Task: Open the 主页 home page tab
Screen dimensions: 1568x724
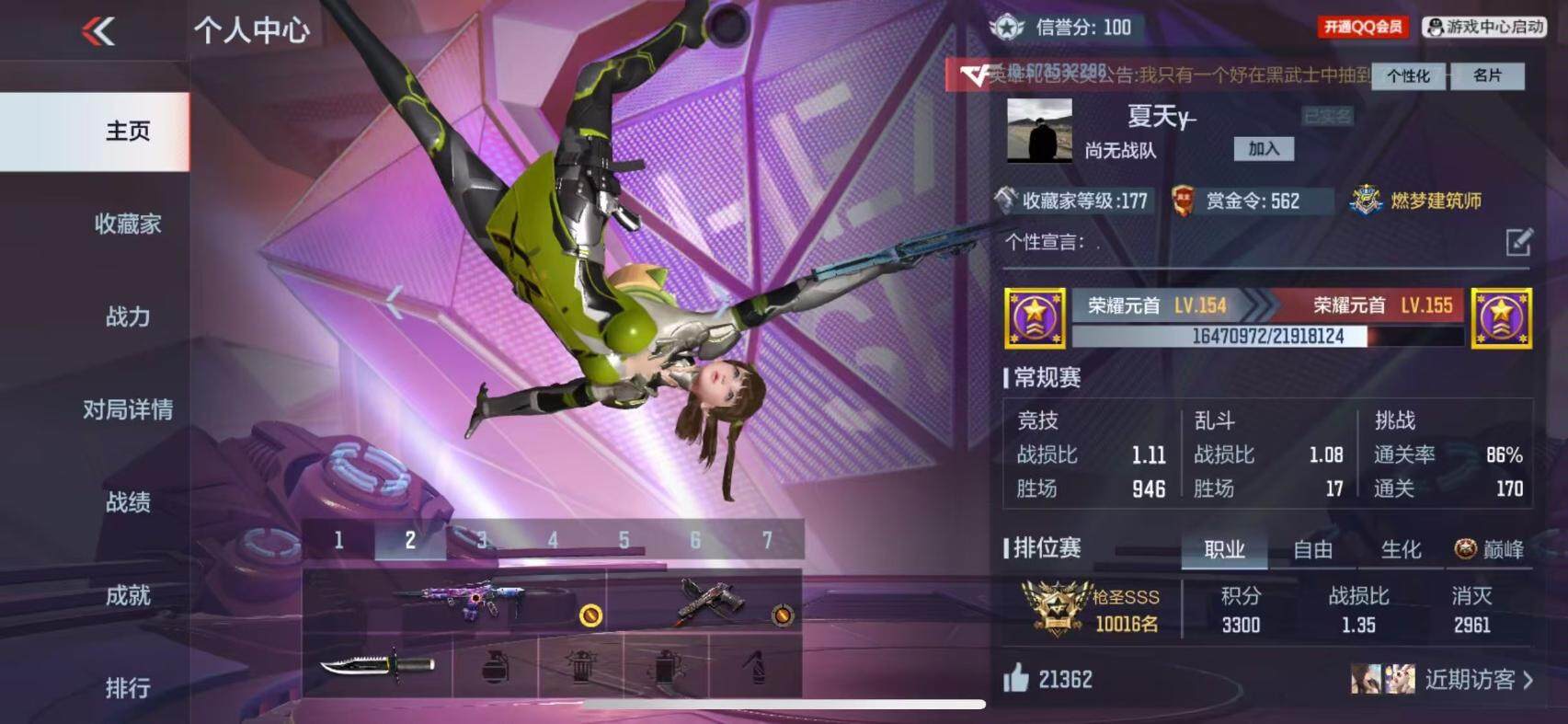Action: tap(127, 132)
